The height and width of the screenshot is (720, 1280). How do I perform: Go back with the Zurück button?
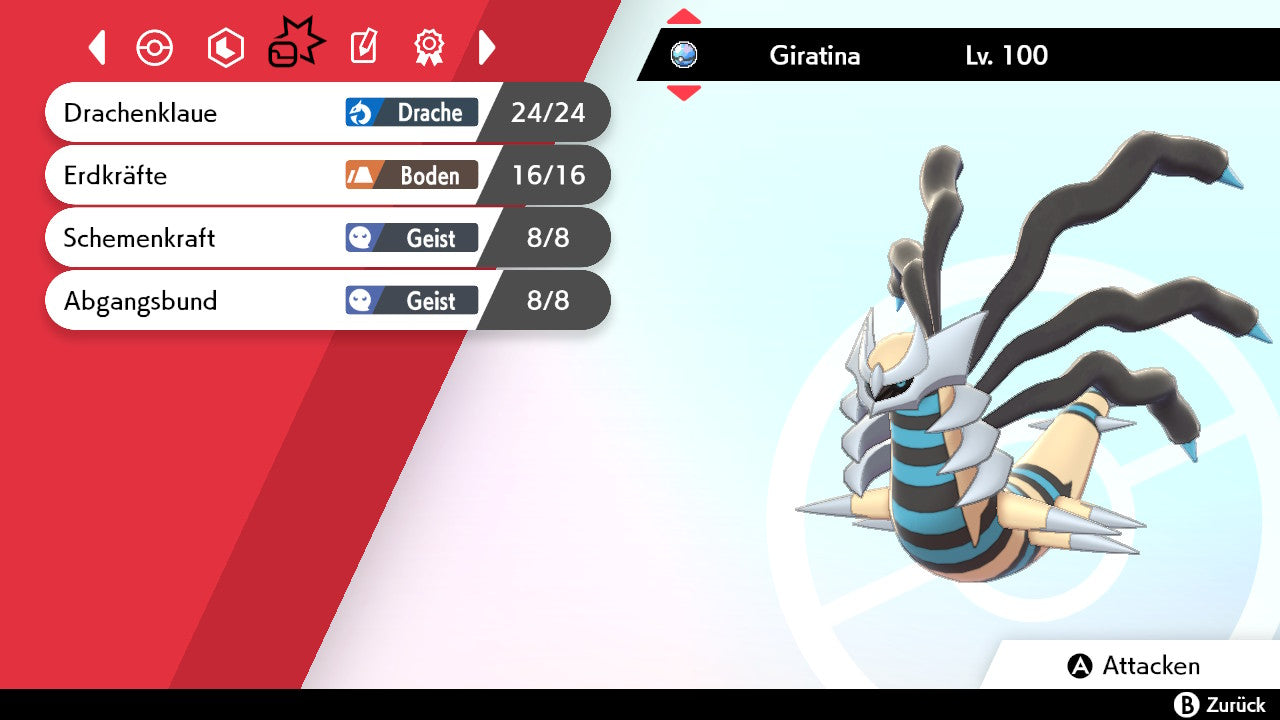click(x=1220, y=705)
